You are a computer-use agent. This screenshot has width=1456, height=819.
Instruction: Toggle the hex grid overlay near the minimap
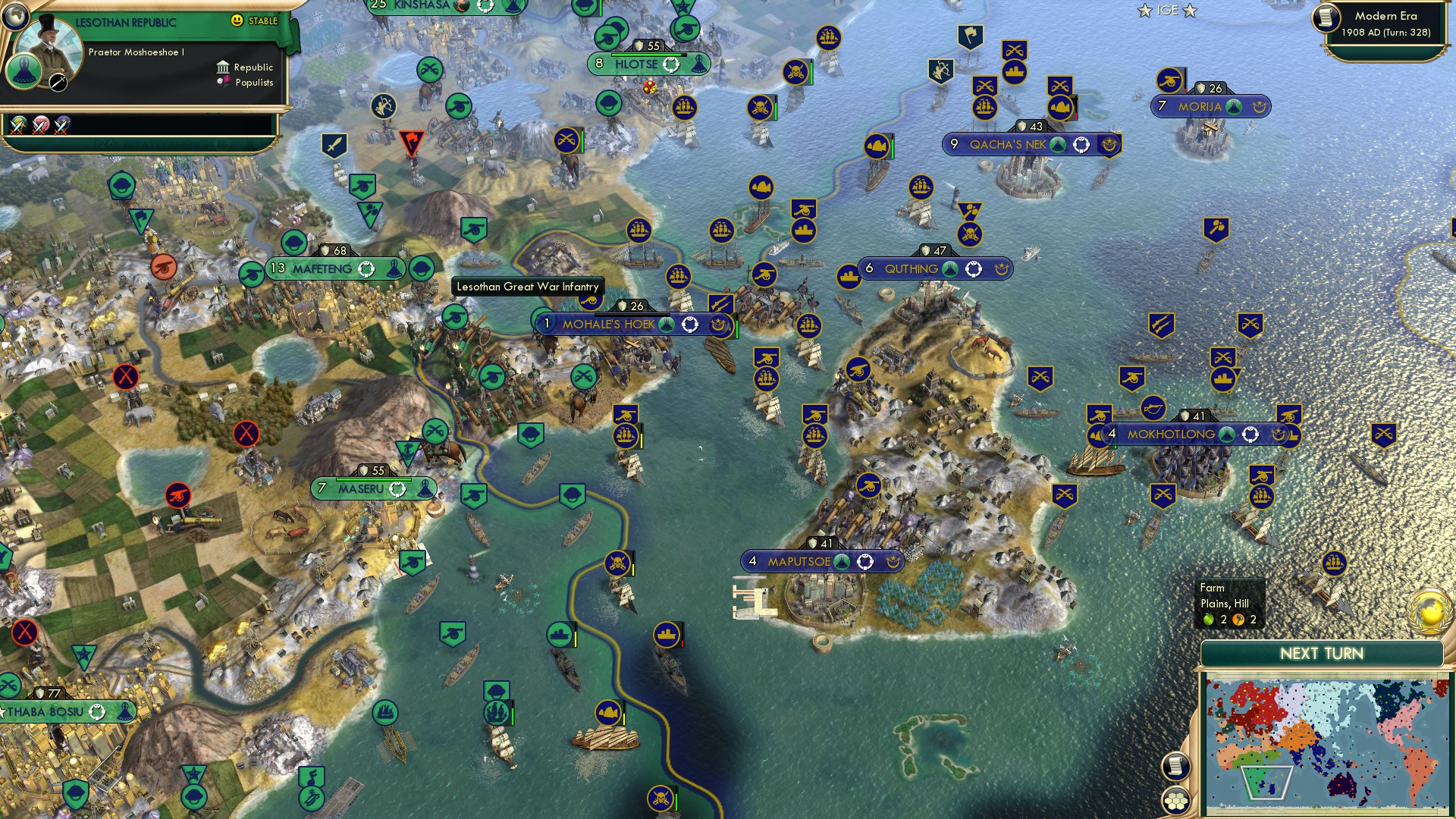(1176, 802)
